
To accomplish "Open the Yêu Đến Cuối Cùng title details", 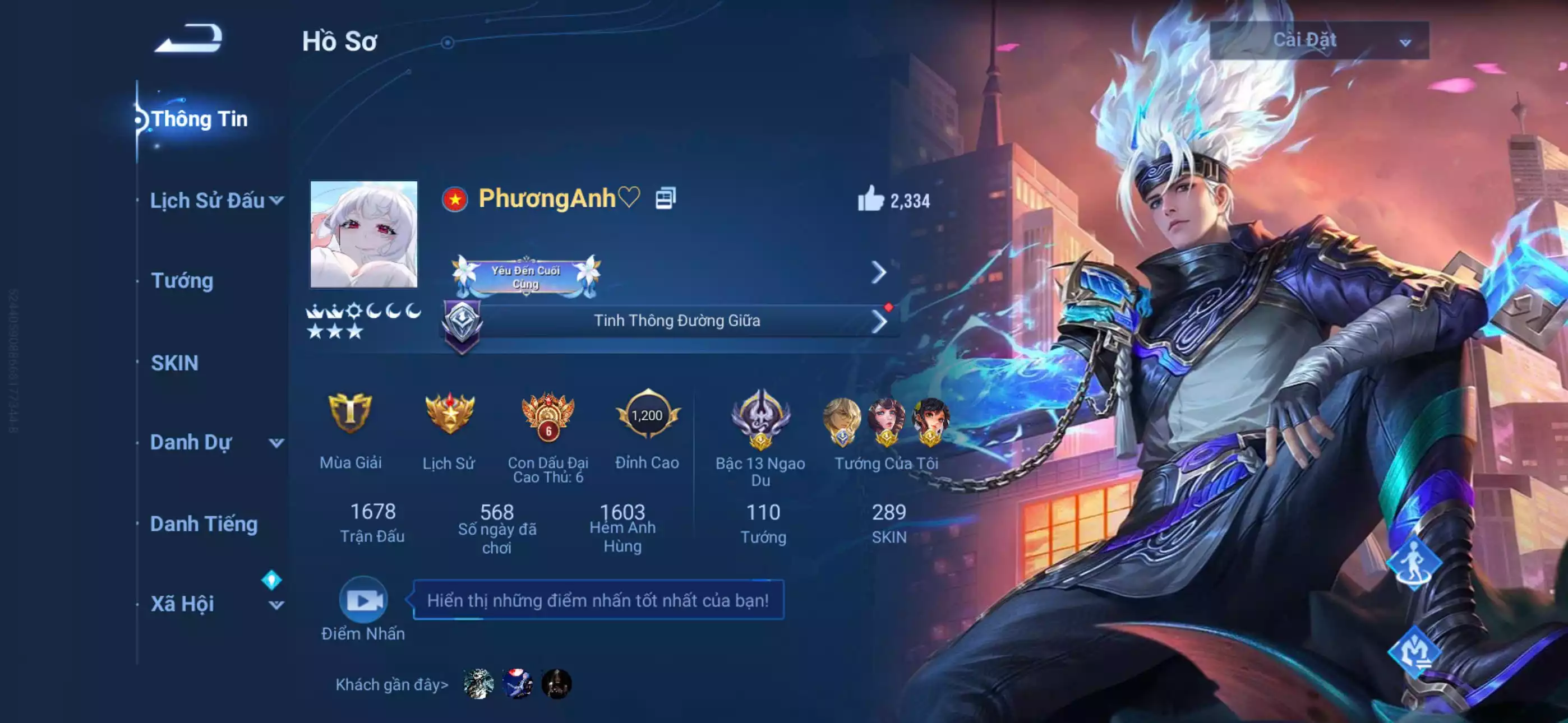I will pos(526,277).
